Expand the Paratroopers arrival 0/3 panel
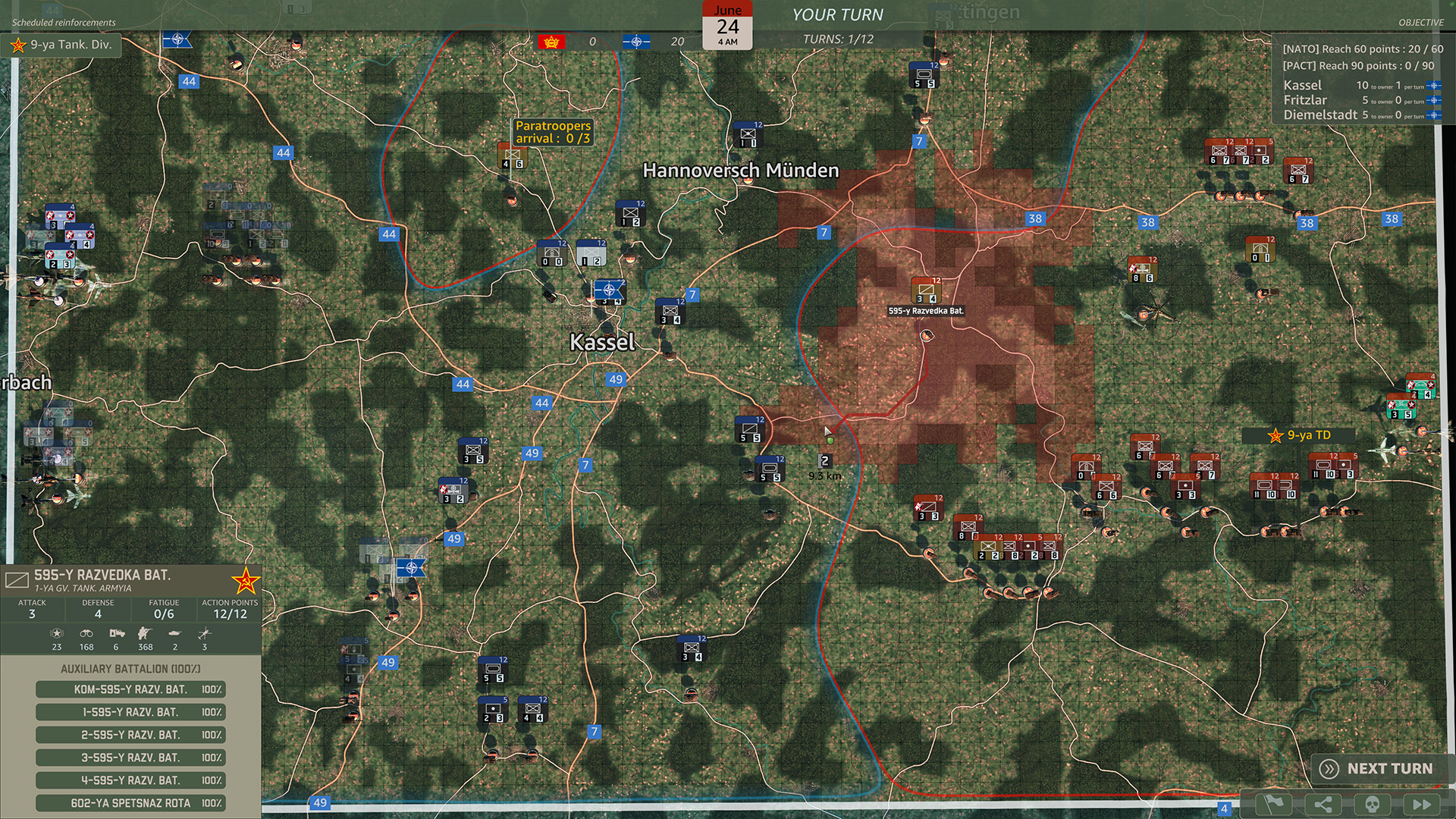Image resolution: width=1456 pixels, height=819 pixels. [553, 133]
